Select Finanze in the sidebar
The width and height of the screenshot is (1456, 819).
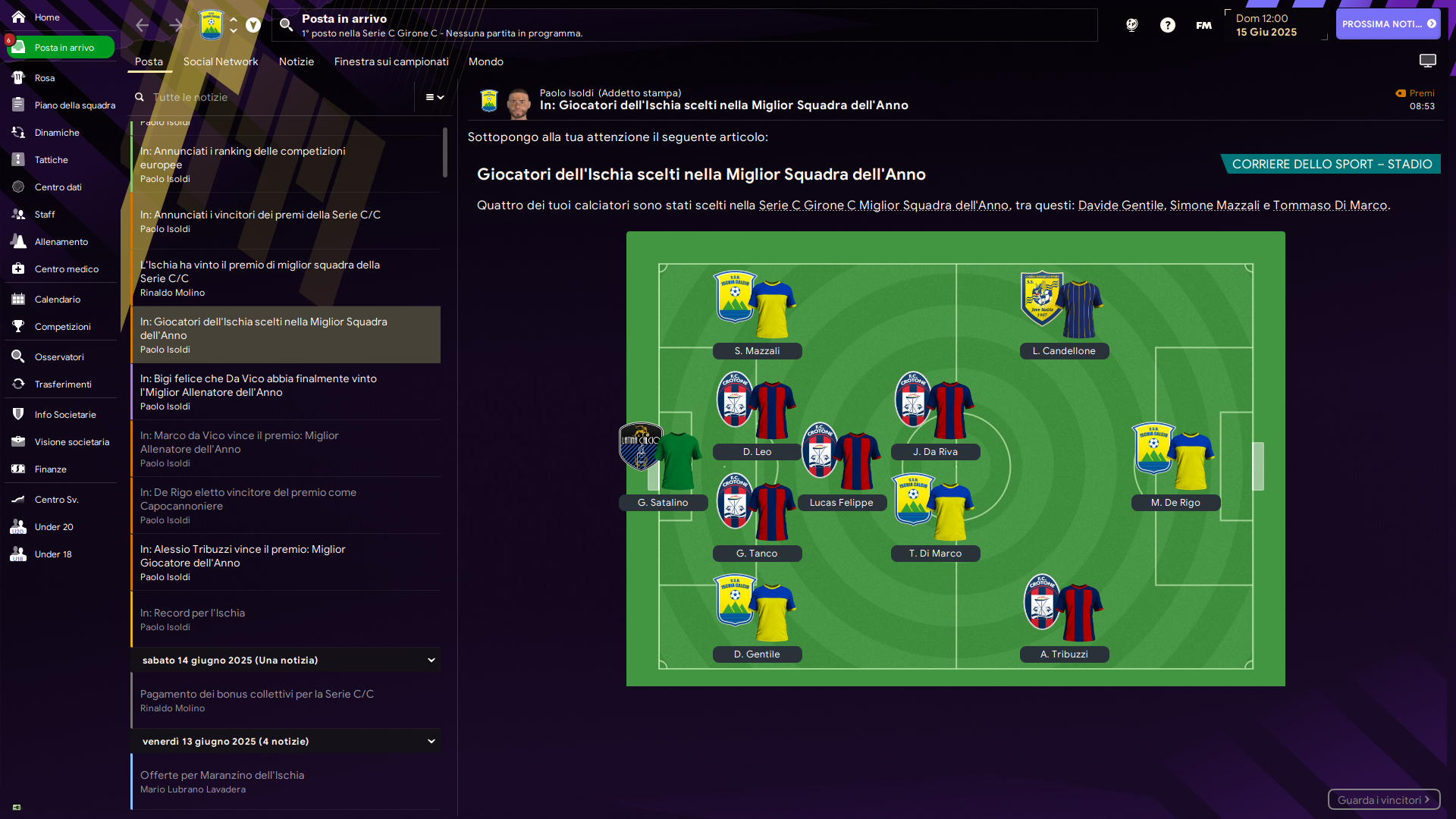50,469
